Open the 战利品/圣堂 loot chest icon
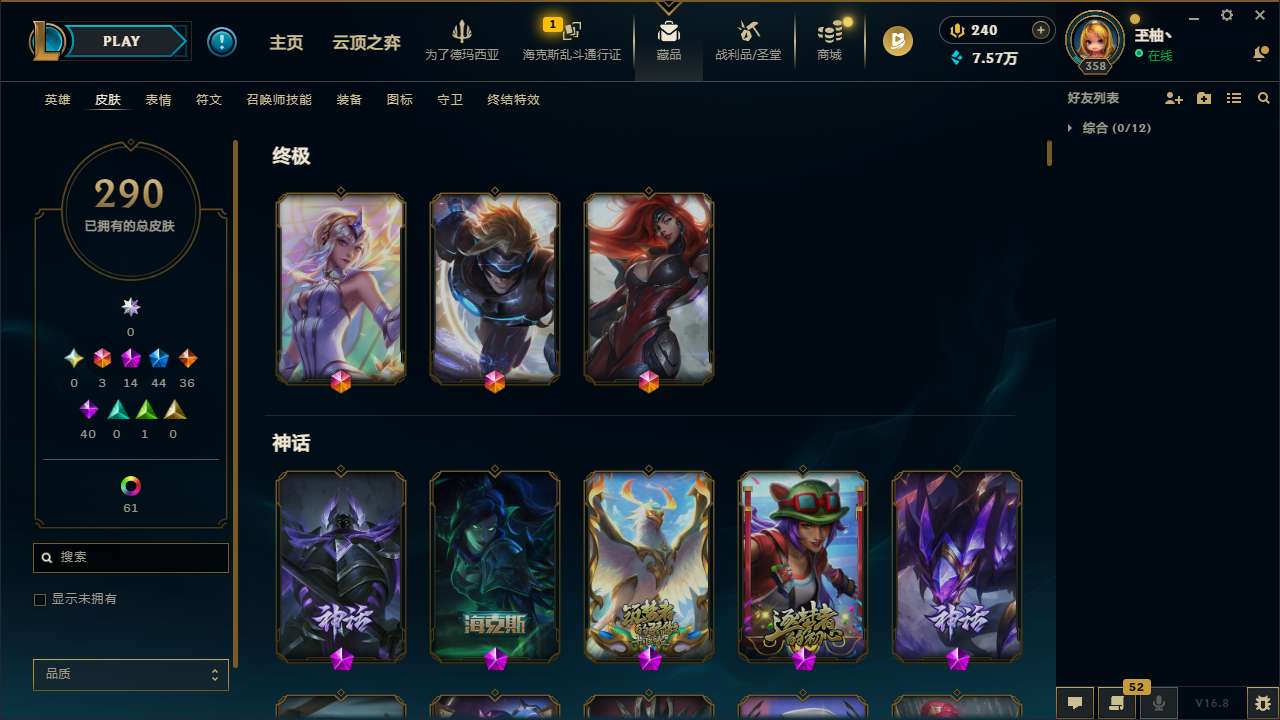1280x720 pixels. (747, 40)
